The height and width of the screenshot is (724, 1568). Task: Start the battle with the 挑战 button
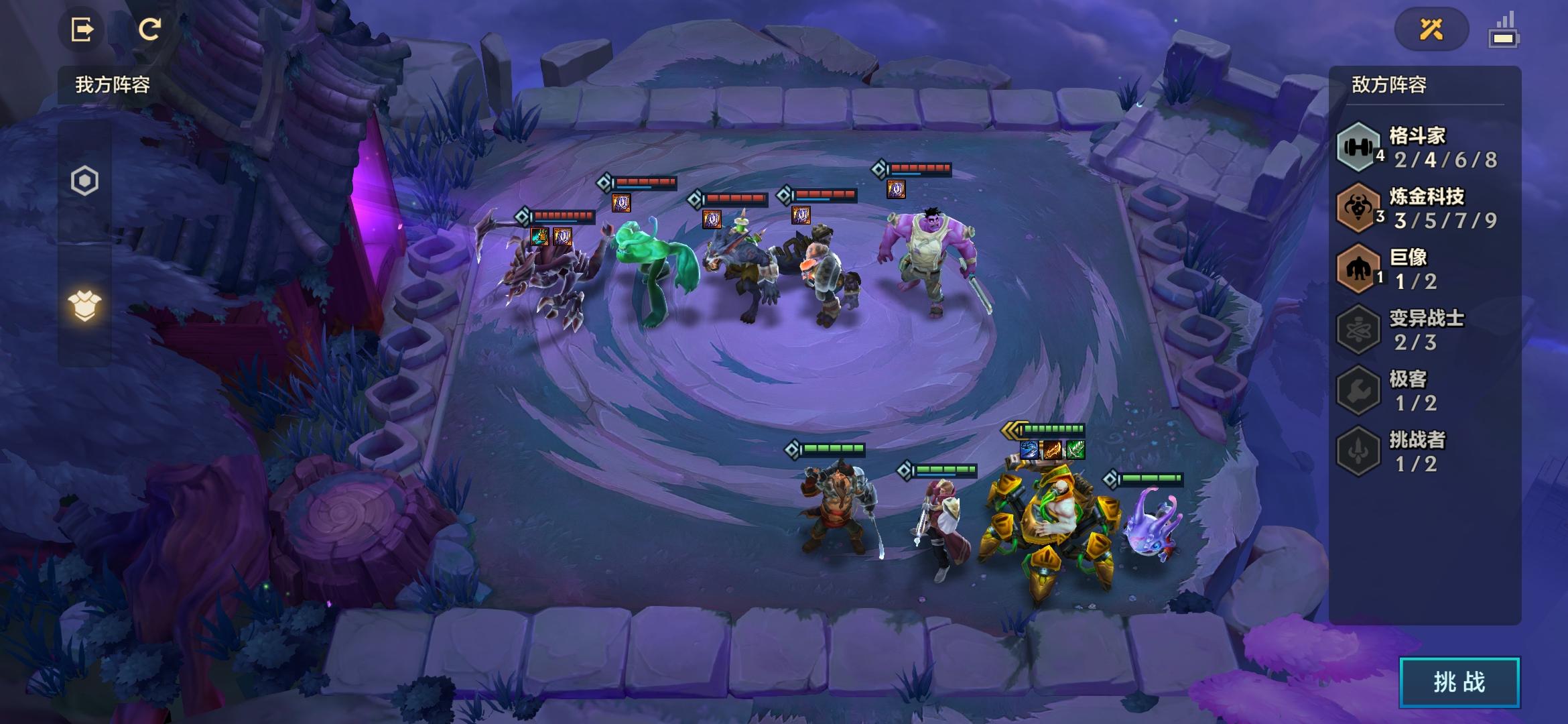coord(1459,682)
